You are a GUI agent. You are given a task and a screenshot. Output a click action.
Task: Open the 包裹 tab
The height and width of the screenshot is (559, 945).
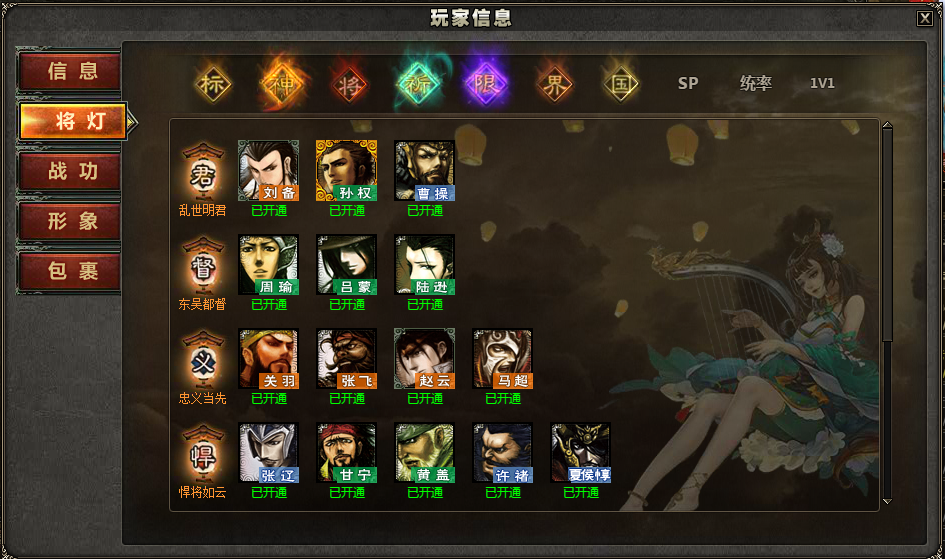point(71,271)
